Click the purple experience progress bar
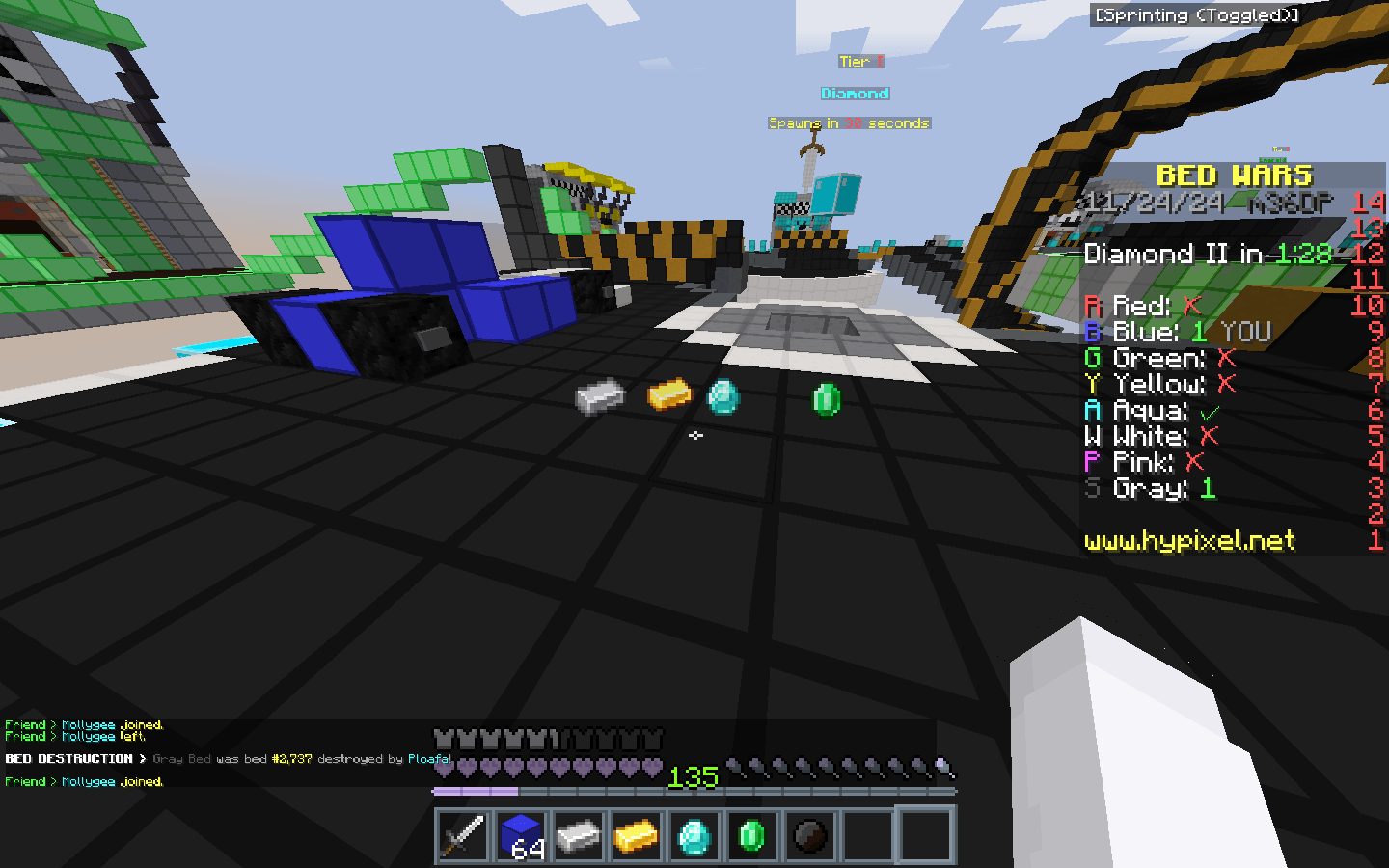The width and height of the screenshot is (1389, 868). [x=477, y=790]
